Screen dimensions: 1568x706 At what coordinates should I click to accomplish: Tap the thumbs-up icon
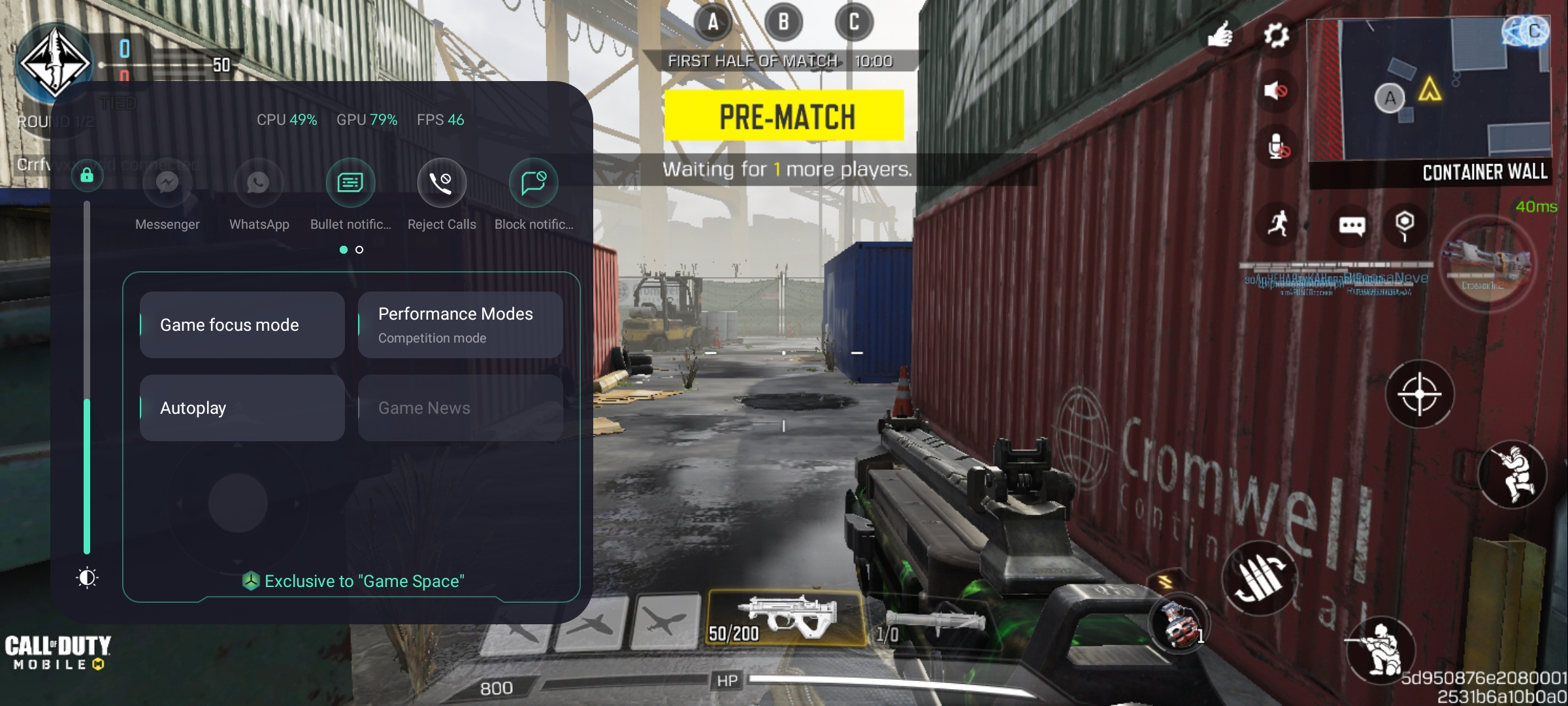point(1219,35)
